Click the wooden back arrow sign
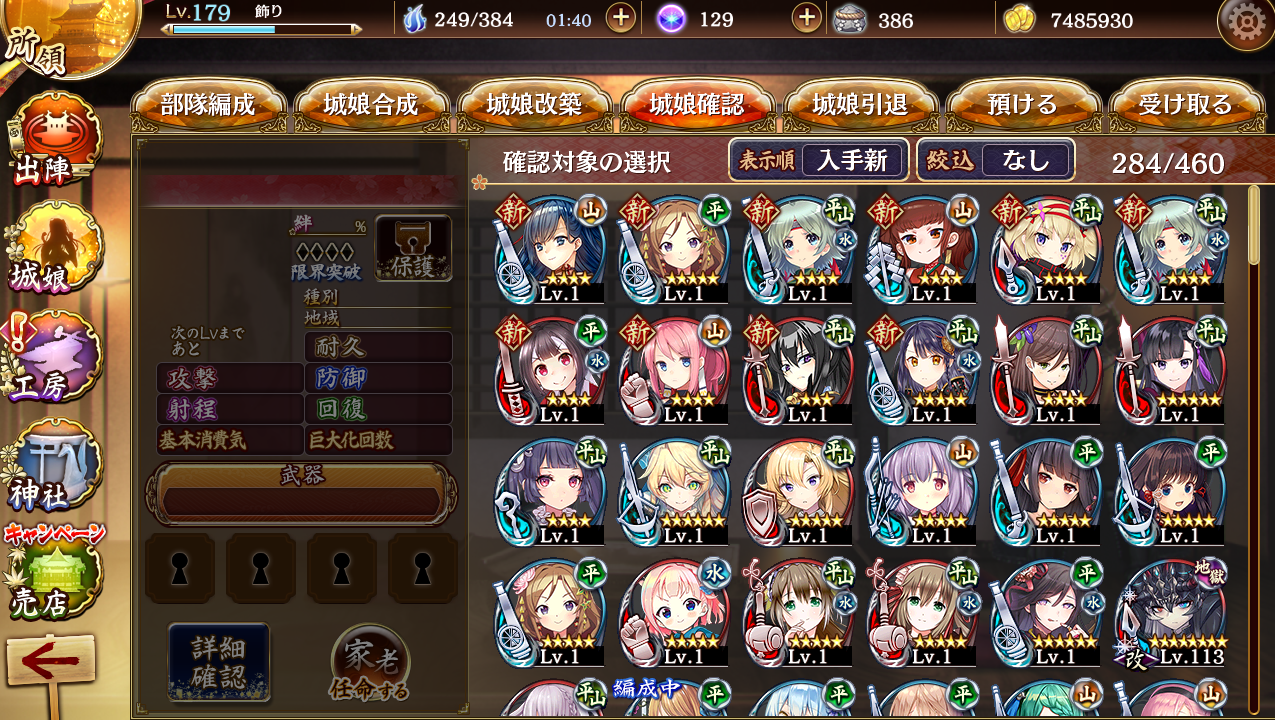 click(50, 664)
